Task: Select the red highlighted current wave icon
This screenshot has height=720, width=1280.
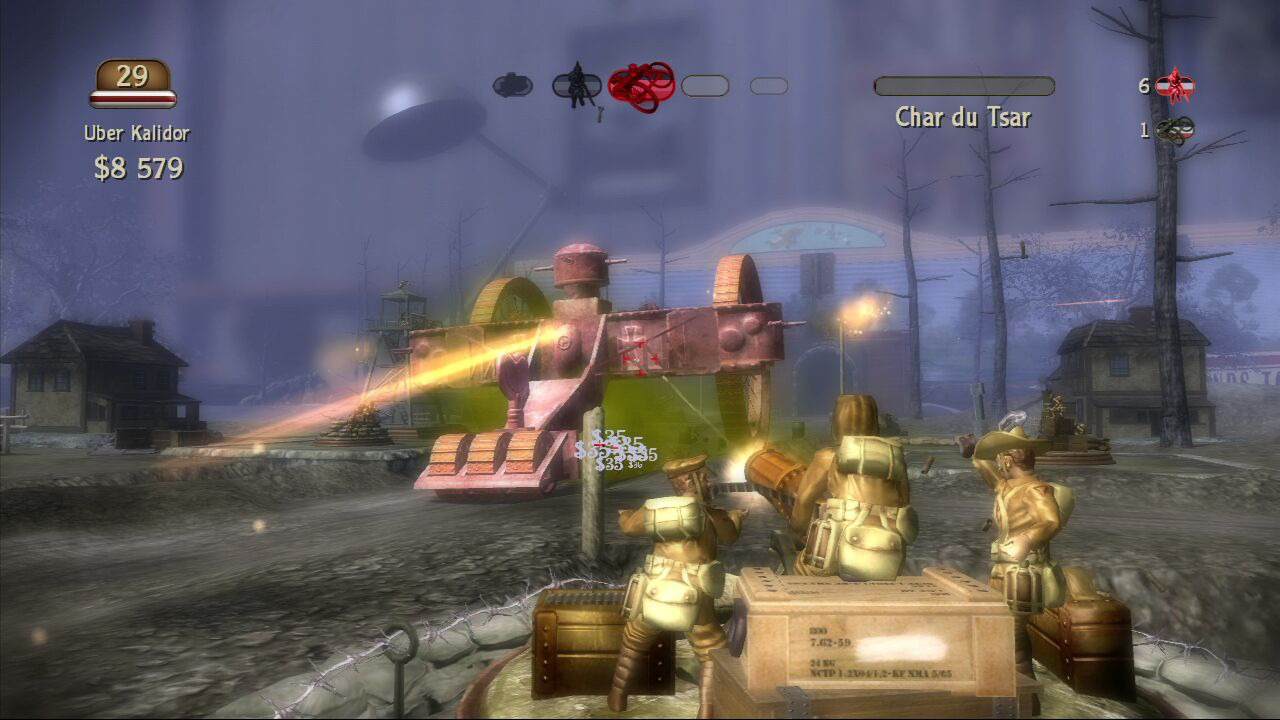Action: click(x=641, y=86)
